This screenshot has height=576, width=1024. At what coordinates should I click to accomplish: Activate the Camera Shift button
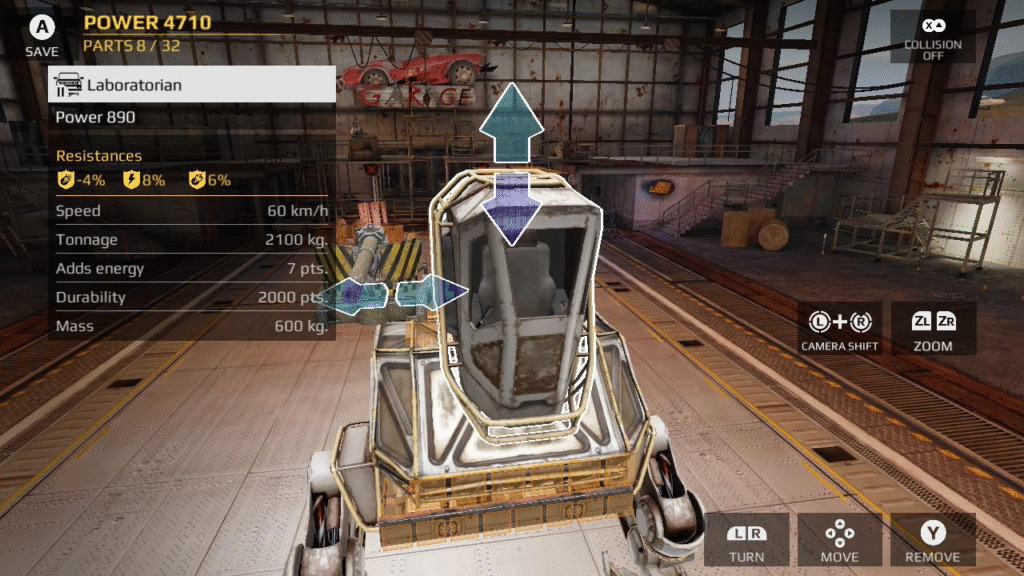tap(839, 329)
